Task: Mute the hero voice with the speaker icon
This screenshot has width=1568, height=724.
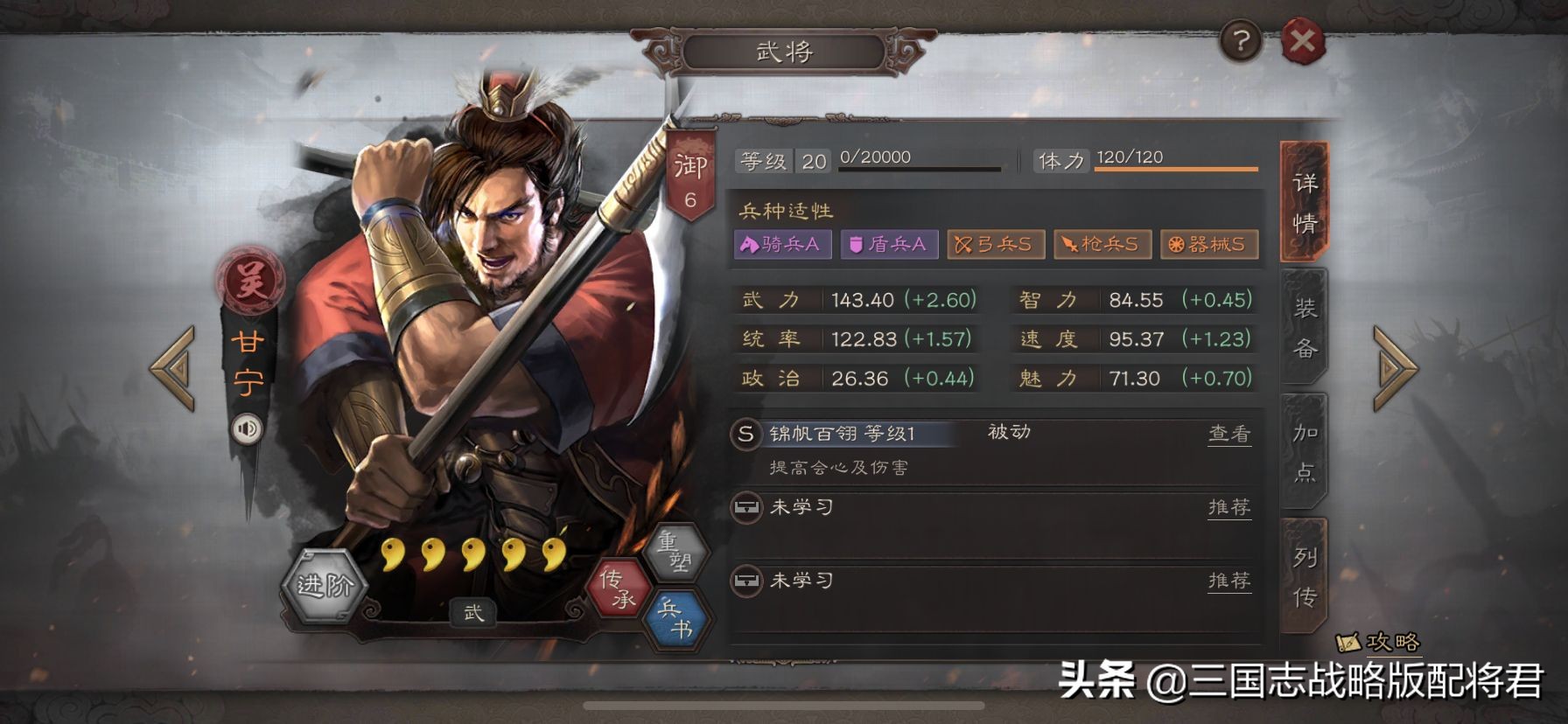Action: pos(246,428)
